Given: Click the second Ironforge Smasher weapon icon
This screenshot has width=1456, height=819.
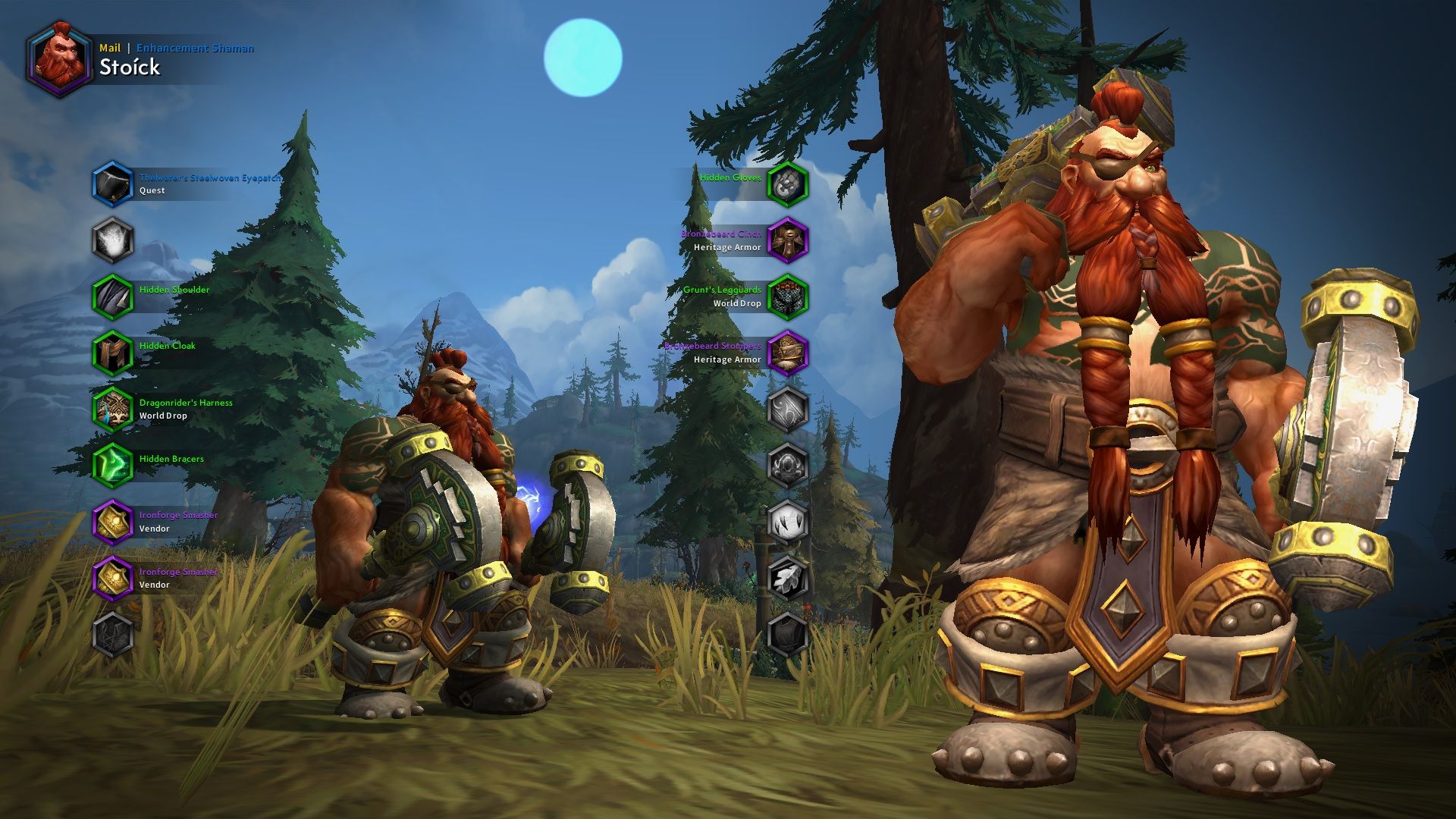Looking at the screenshot, I should point(114,578).
